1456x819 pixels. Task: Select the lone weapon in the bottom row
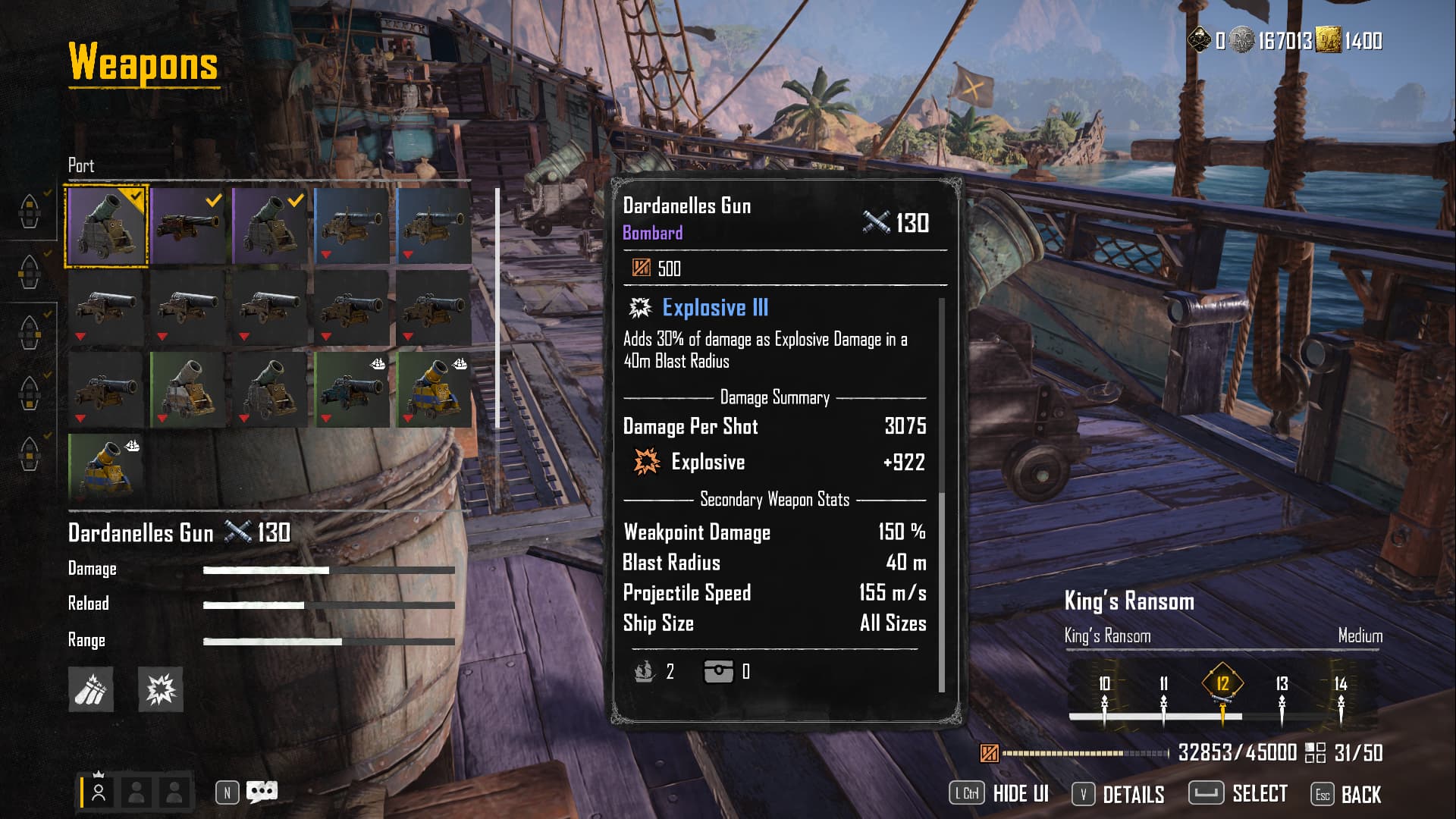[106, 467]
